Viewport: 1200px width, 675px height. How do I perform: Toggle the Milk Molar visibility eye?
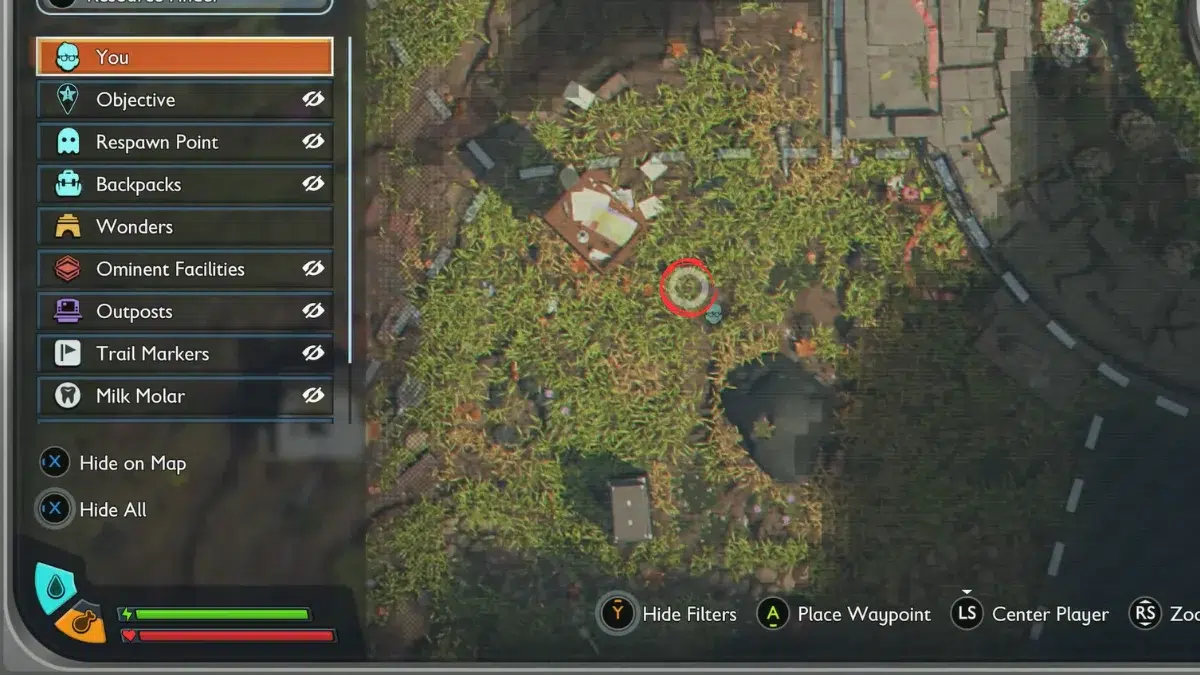314,396
